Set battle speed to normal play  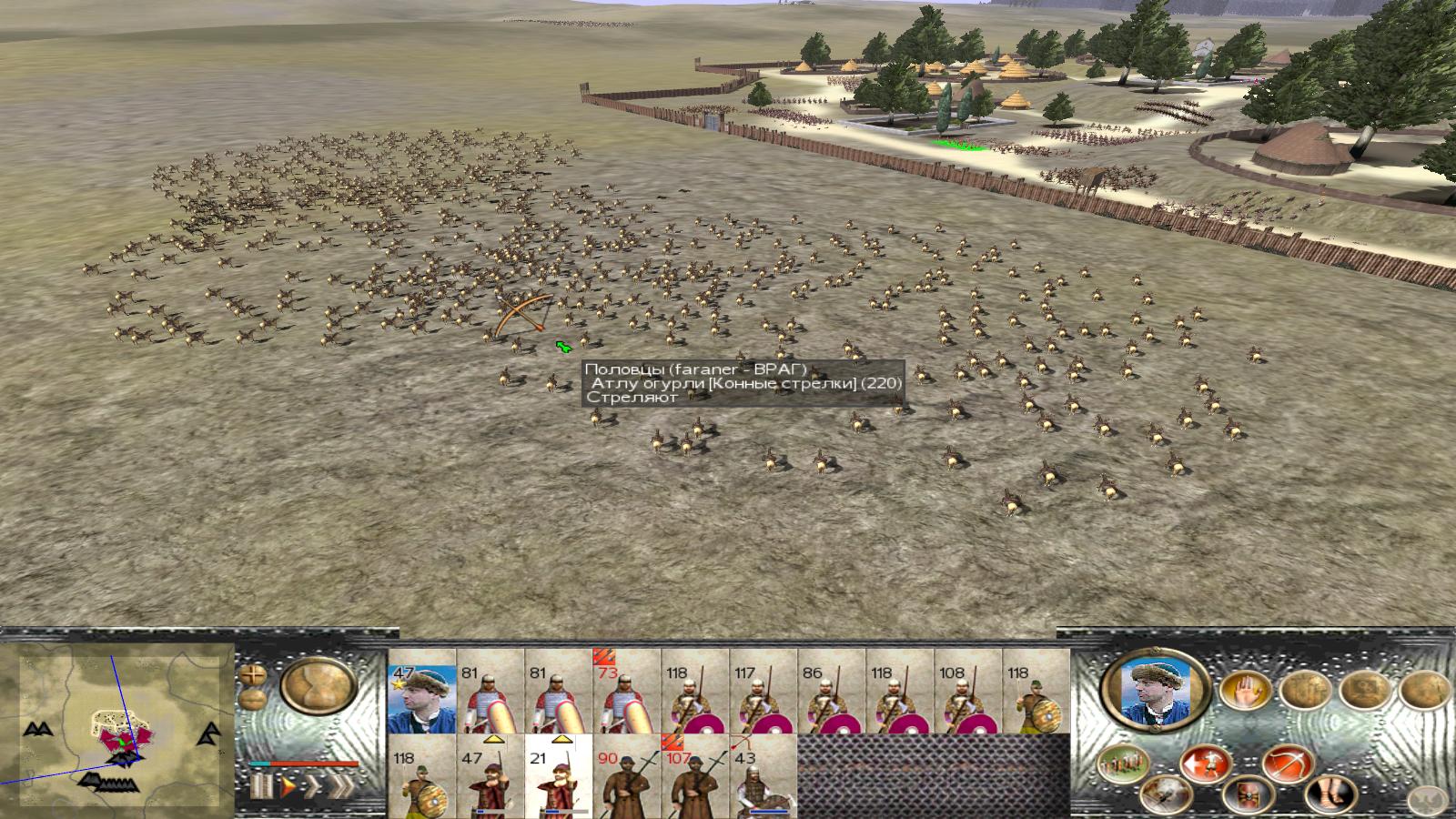tap(288, 785)
